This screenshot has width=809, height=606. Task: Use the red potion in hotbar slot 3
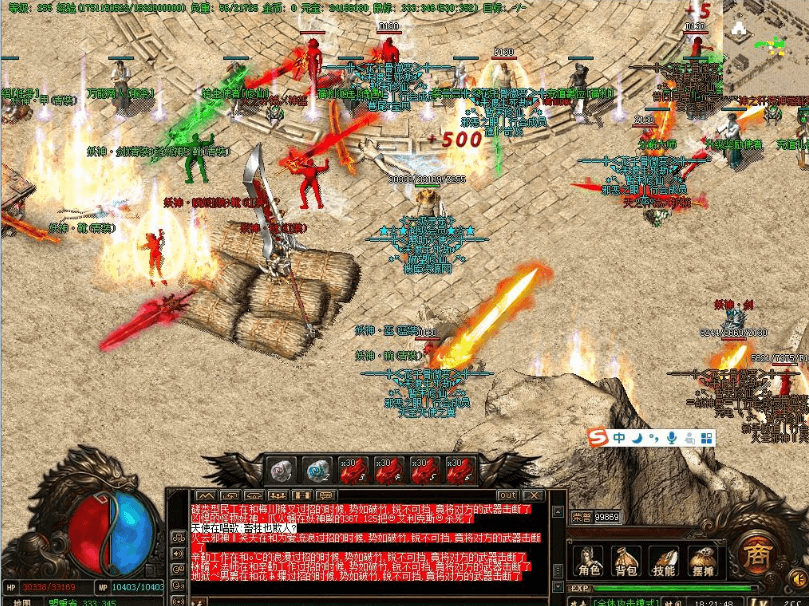coord(355,470)
